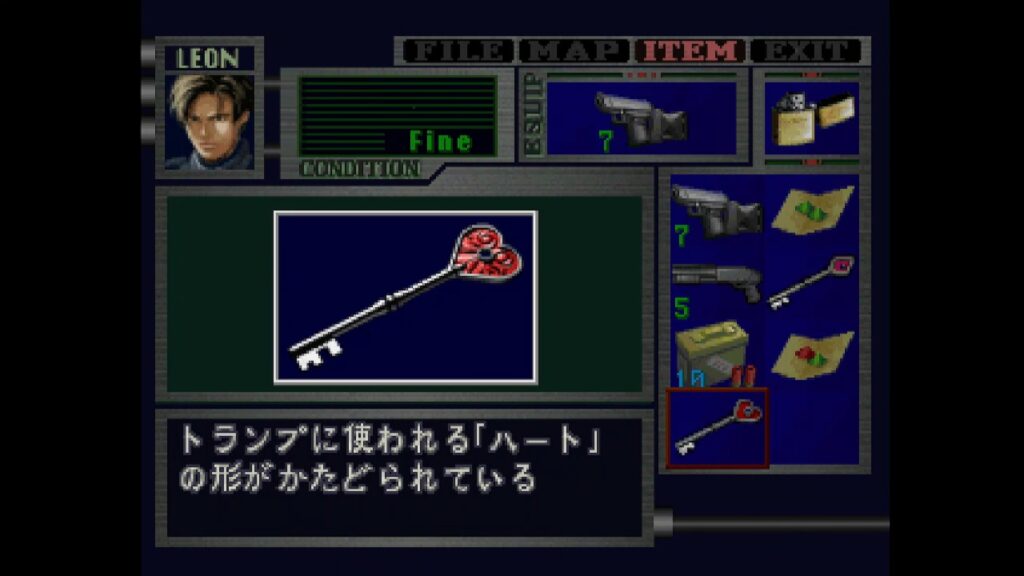Viewport: 1024px width, 576px height.
Task: Select the ITEM tab
Action: tap(693, 51)
